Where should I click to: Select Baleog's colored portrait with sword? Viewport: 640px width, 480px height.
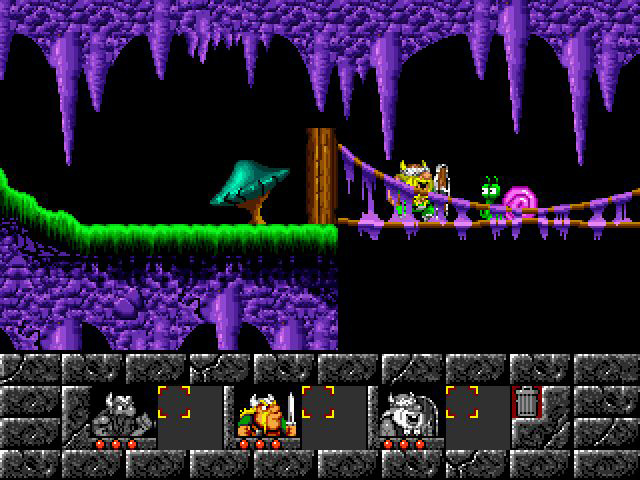(266, 414)
